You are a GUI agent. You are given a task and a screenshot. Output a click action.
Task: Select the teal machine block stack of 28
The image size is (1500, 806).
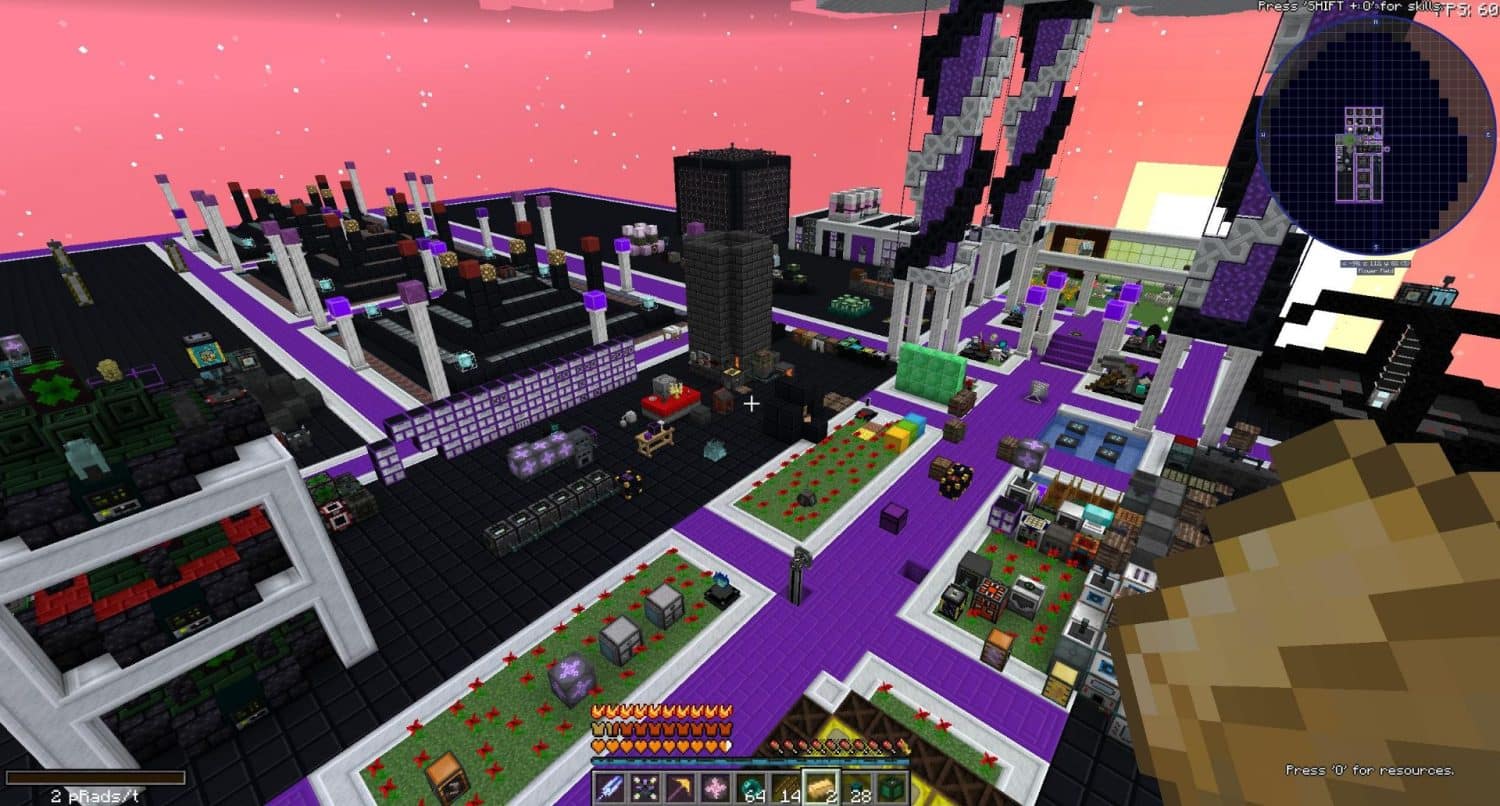[858, 786]
